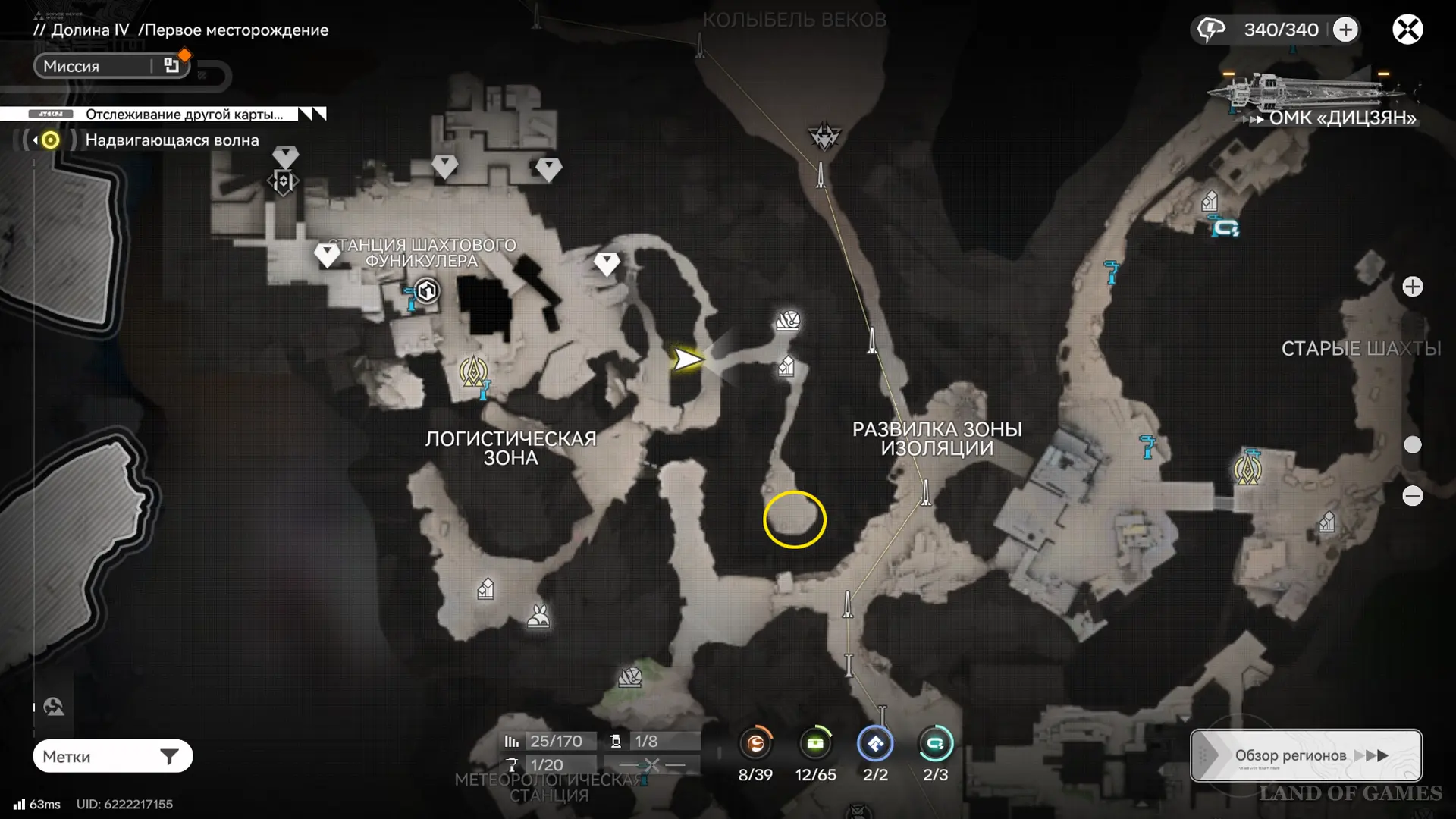The height and width of the screenshot is (819, 1456).
Task: Zoom in the map with plus button
Action: coord(1412,287)
